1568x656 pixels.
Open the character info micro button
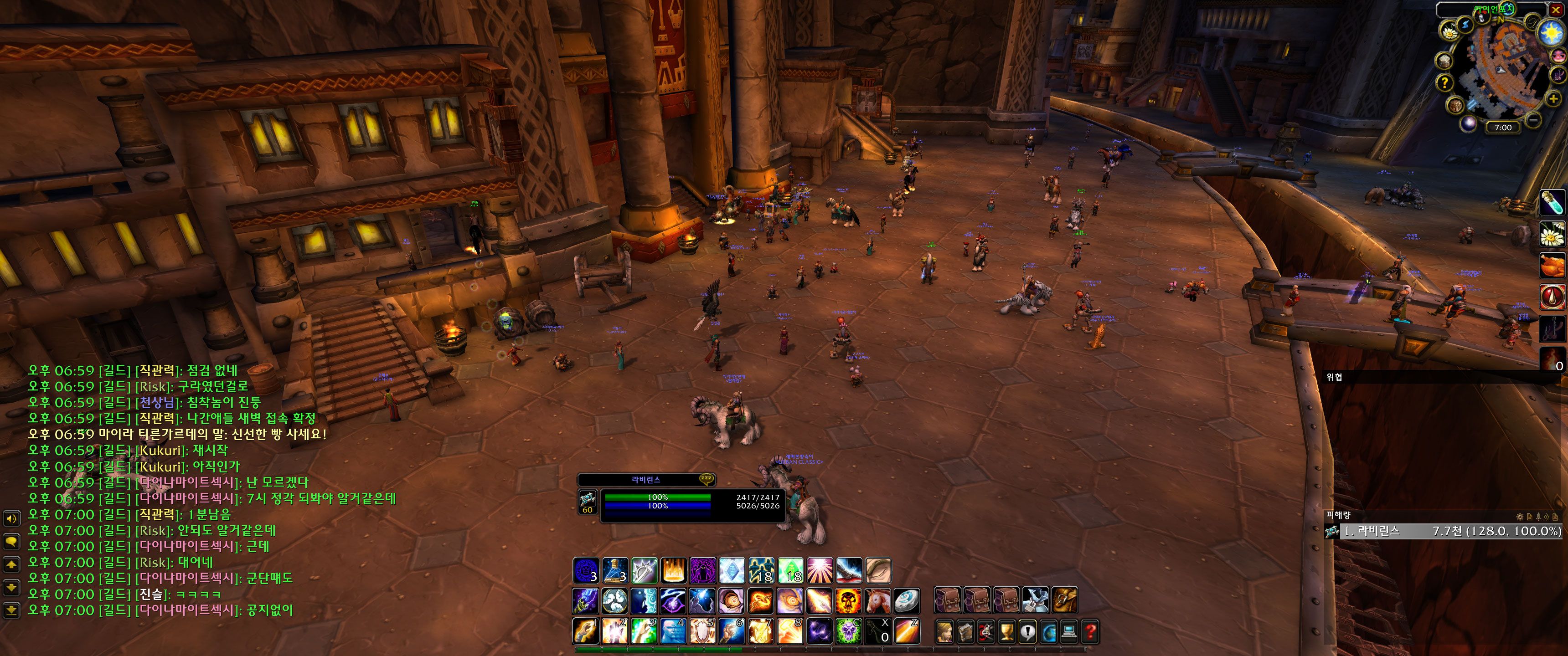click(x=944, y=632)
